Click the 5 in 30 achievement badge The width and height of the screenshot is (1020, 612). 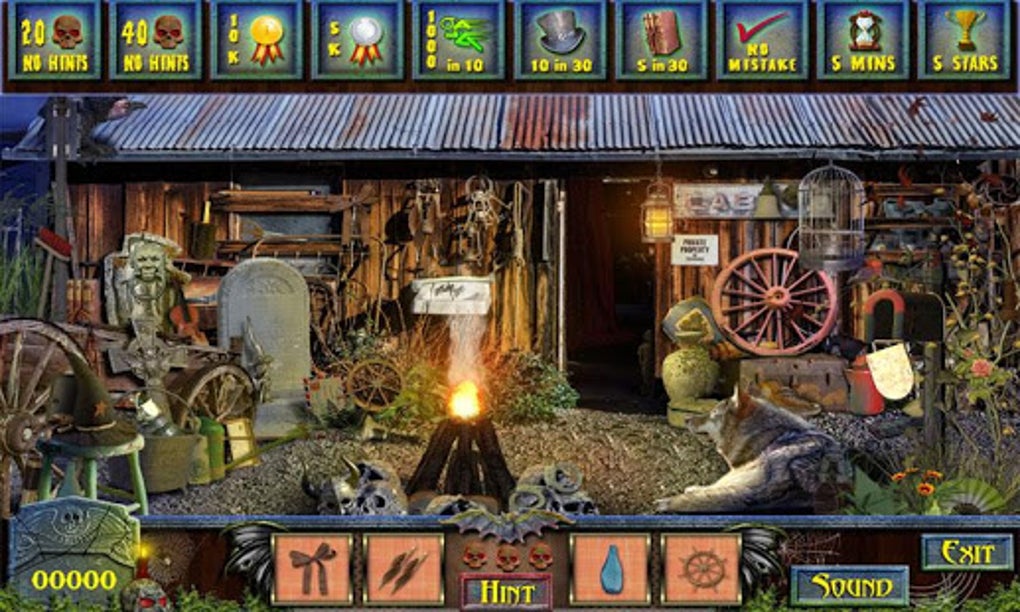pos(661,40)
